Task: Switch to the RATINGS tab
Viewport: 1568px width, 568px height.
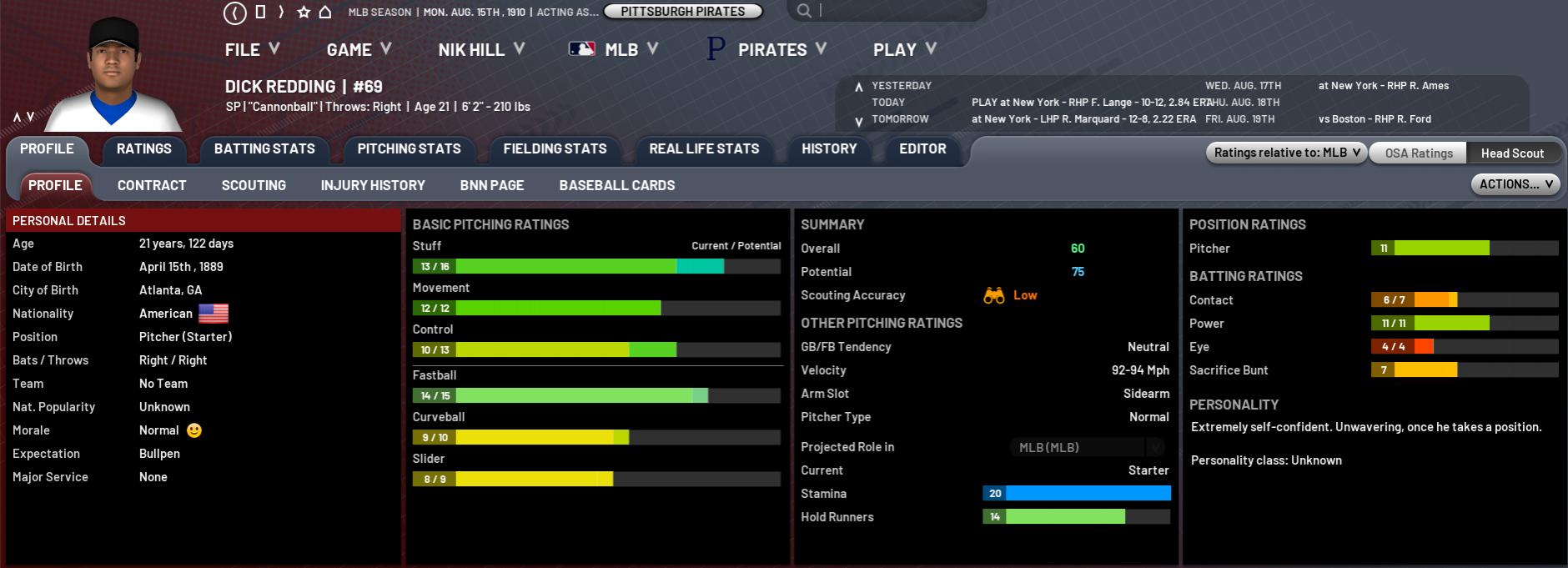Action: coord(144,149)
